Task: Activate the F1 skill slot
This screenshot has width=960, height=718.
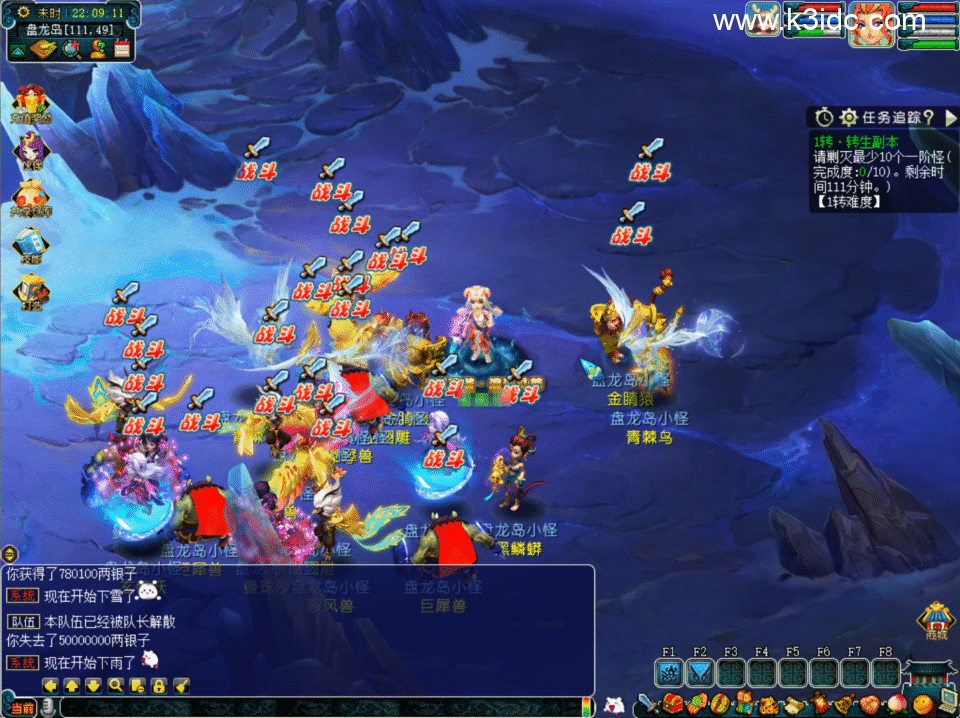Action: pyautogui.click(x=669, y=672)
